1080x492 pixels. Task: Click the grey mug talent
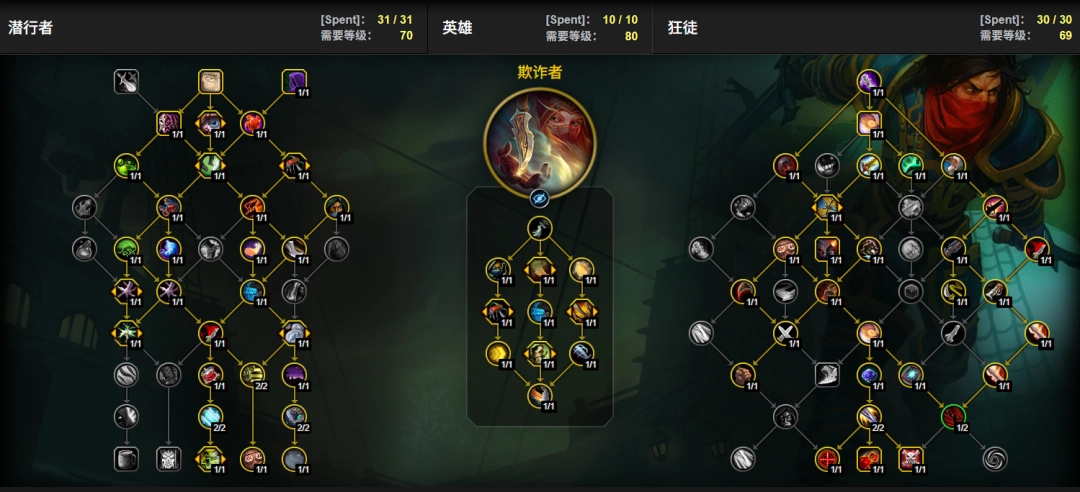[x=126, y=458]
